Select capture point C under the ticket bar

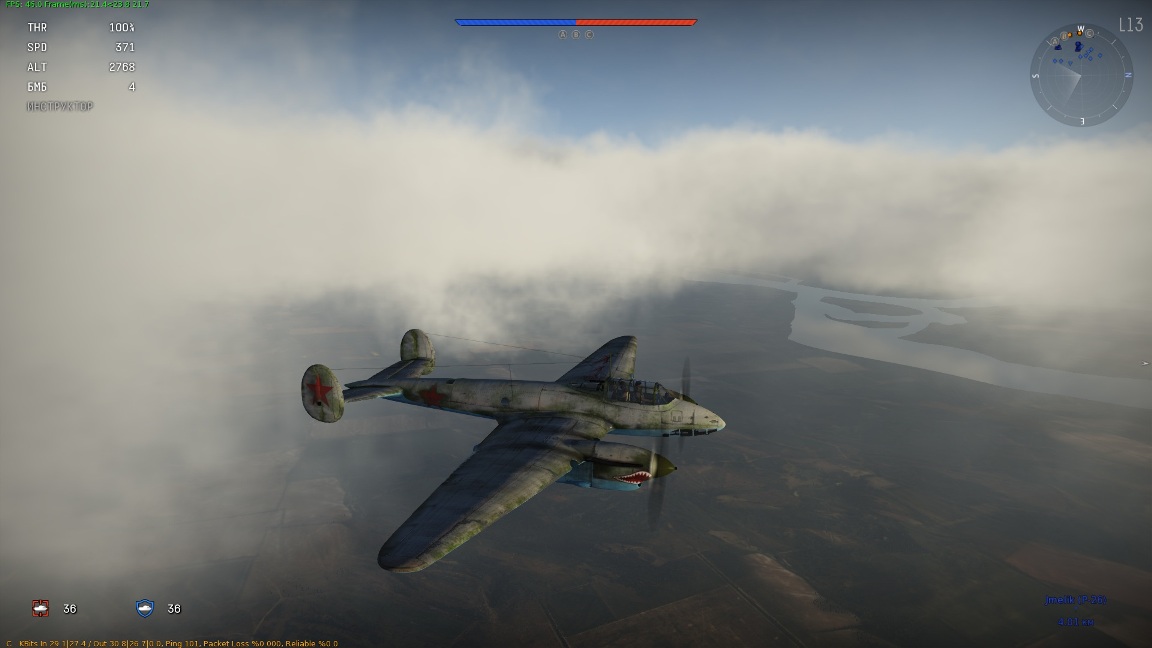[589, 34]
